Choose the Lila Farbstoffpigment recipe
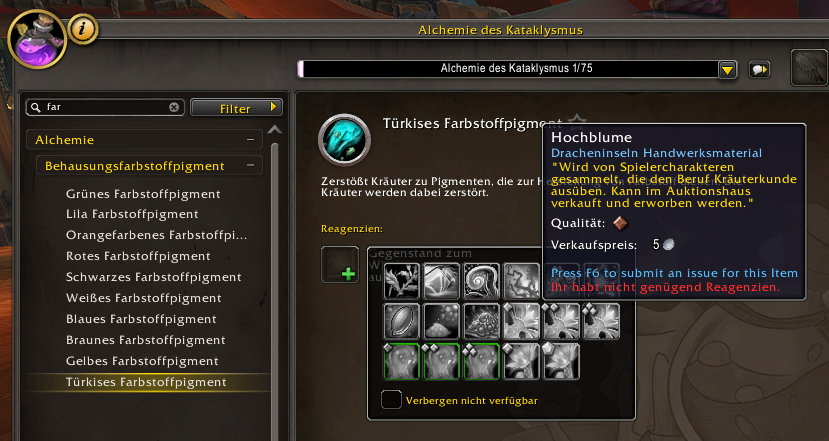Image resolution: width=829 pixels, height=441 pixels. [132, 214]
